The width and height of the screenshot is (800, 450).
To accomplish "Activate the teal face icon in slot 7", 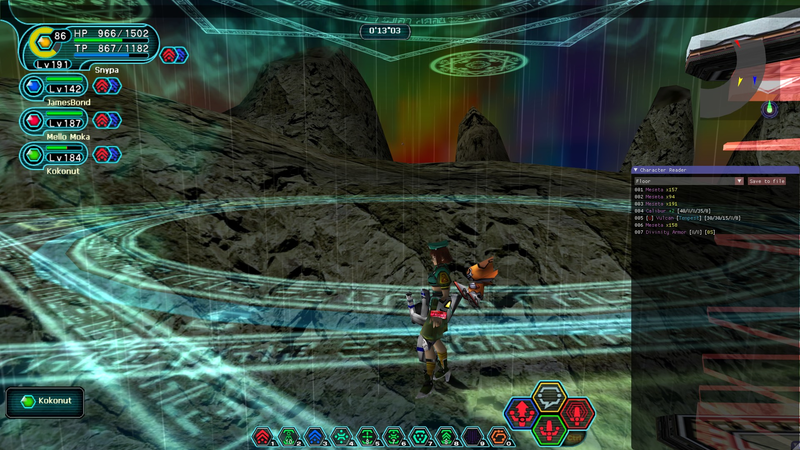I will (419, 436).
